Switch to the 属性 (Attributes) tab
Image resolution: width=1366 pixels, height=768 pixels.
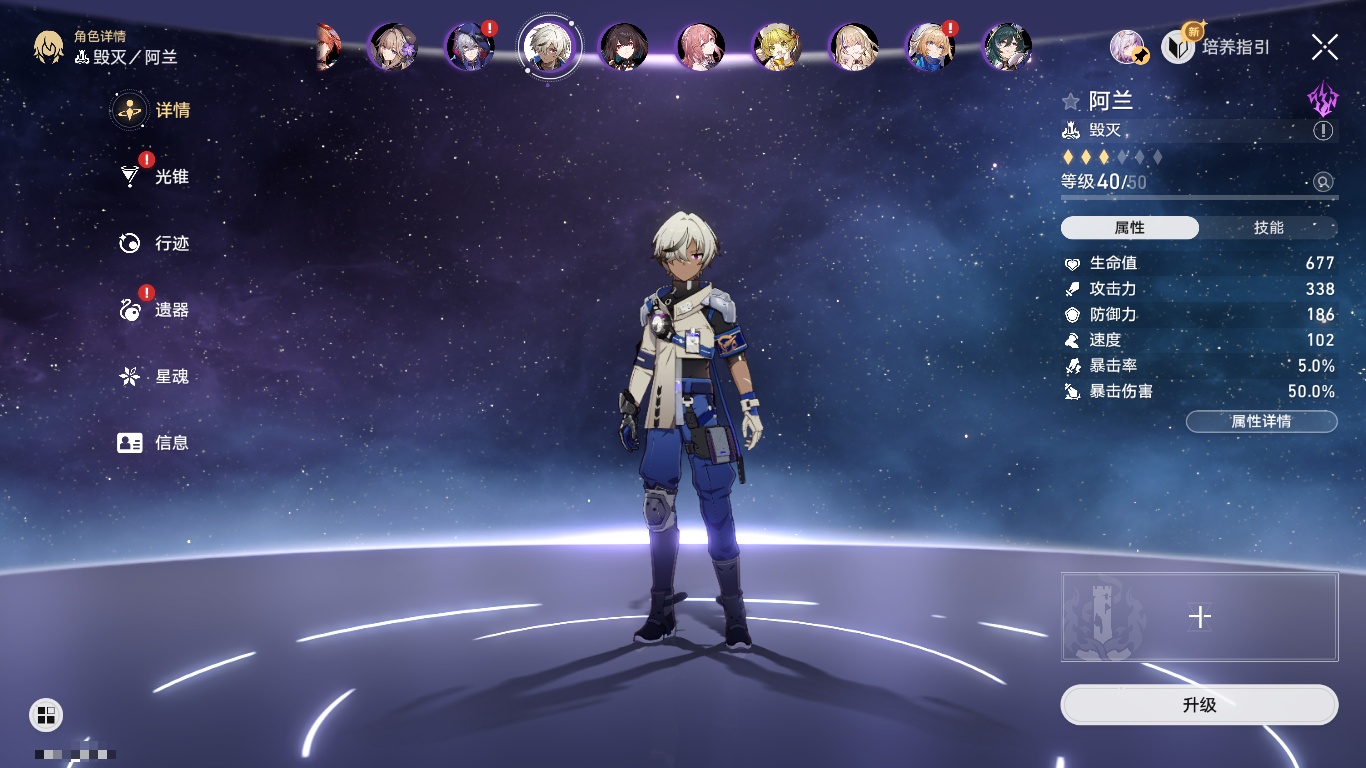[1130, 228]
